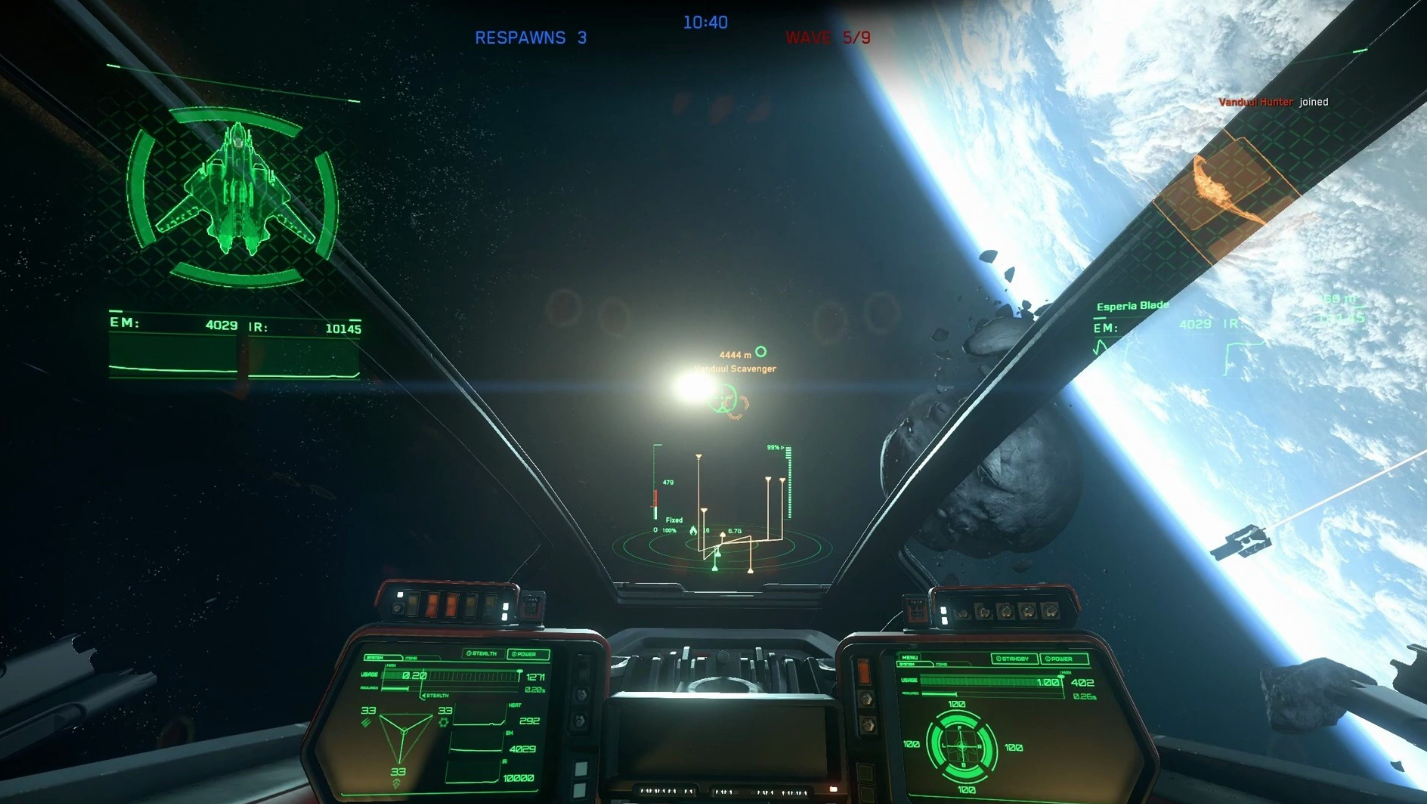Toggle Power on the left cockpit display
Viewport: 1427px width, 804px height.
point(528,654)
